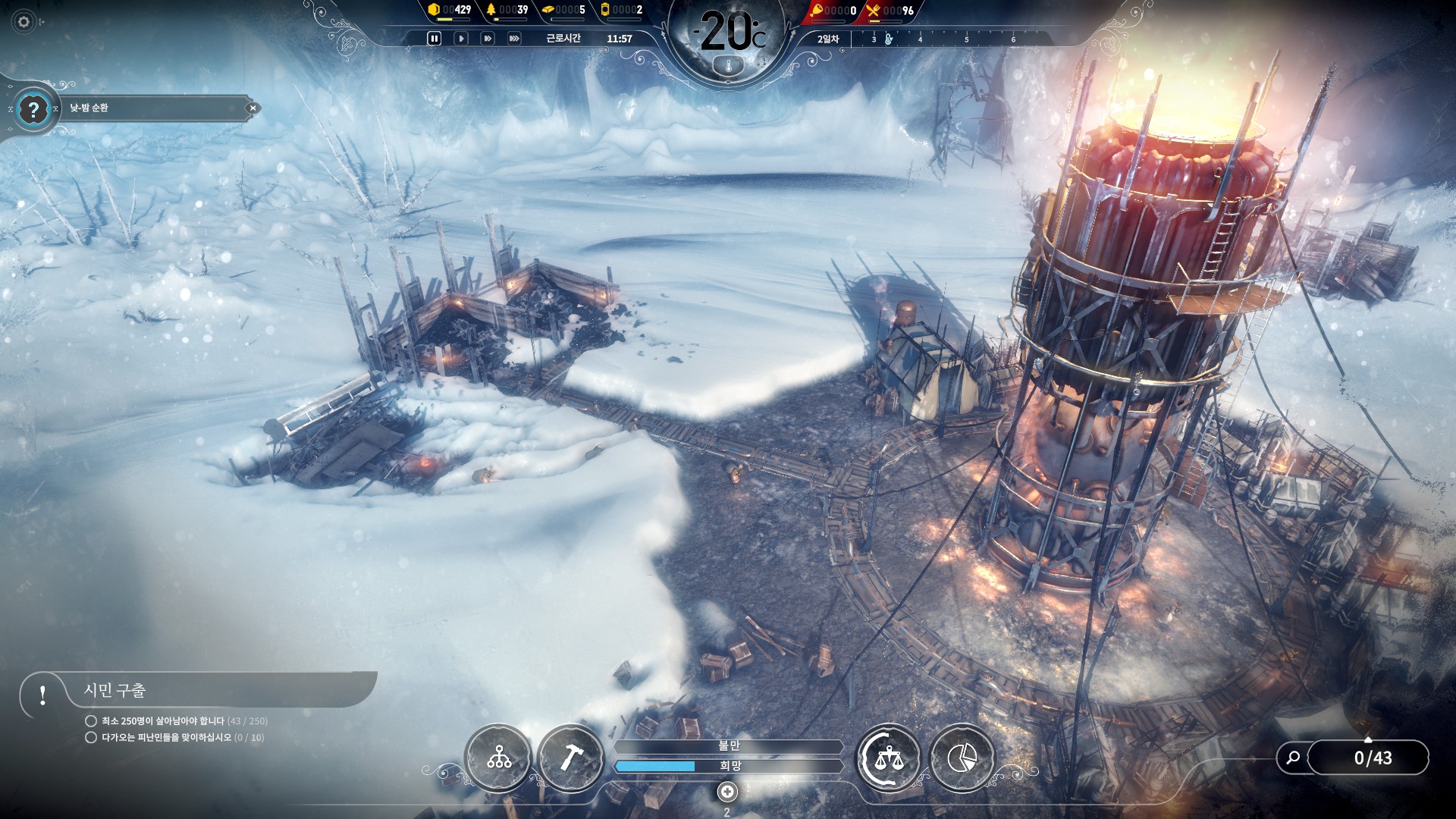Set the game to normal play speed
Screen dimensions: 1456x819
[460, 38]
